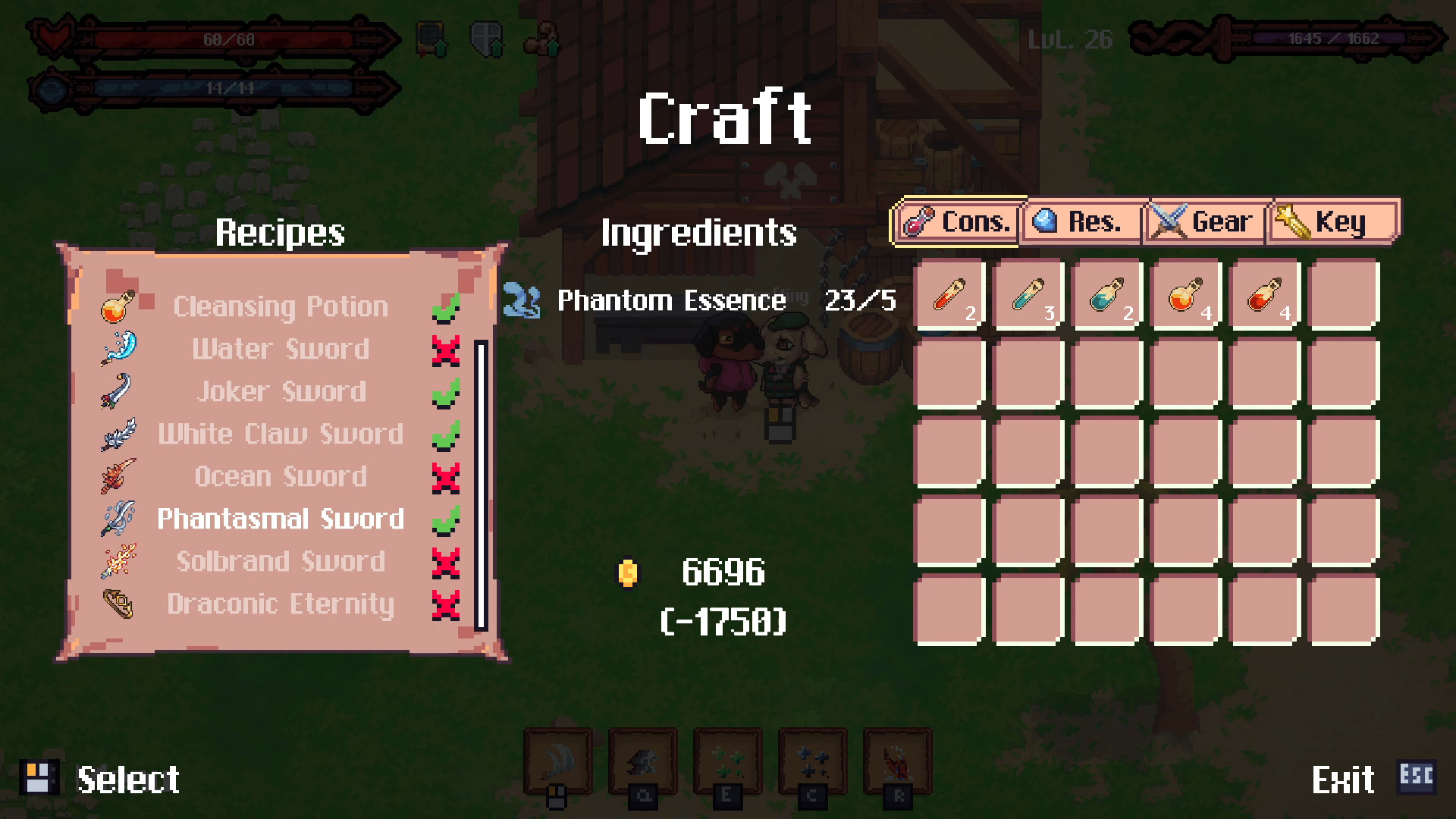Choose the Water Sword recipe
The width and height of the screenshot is (1456, 819).
[x=281, y=349]
